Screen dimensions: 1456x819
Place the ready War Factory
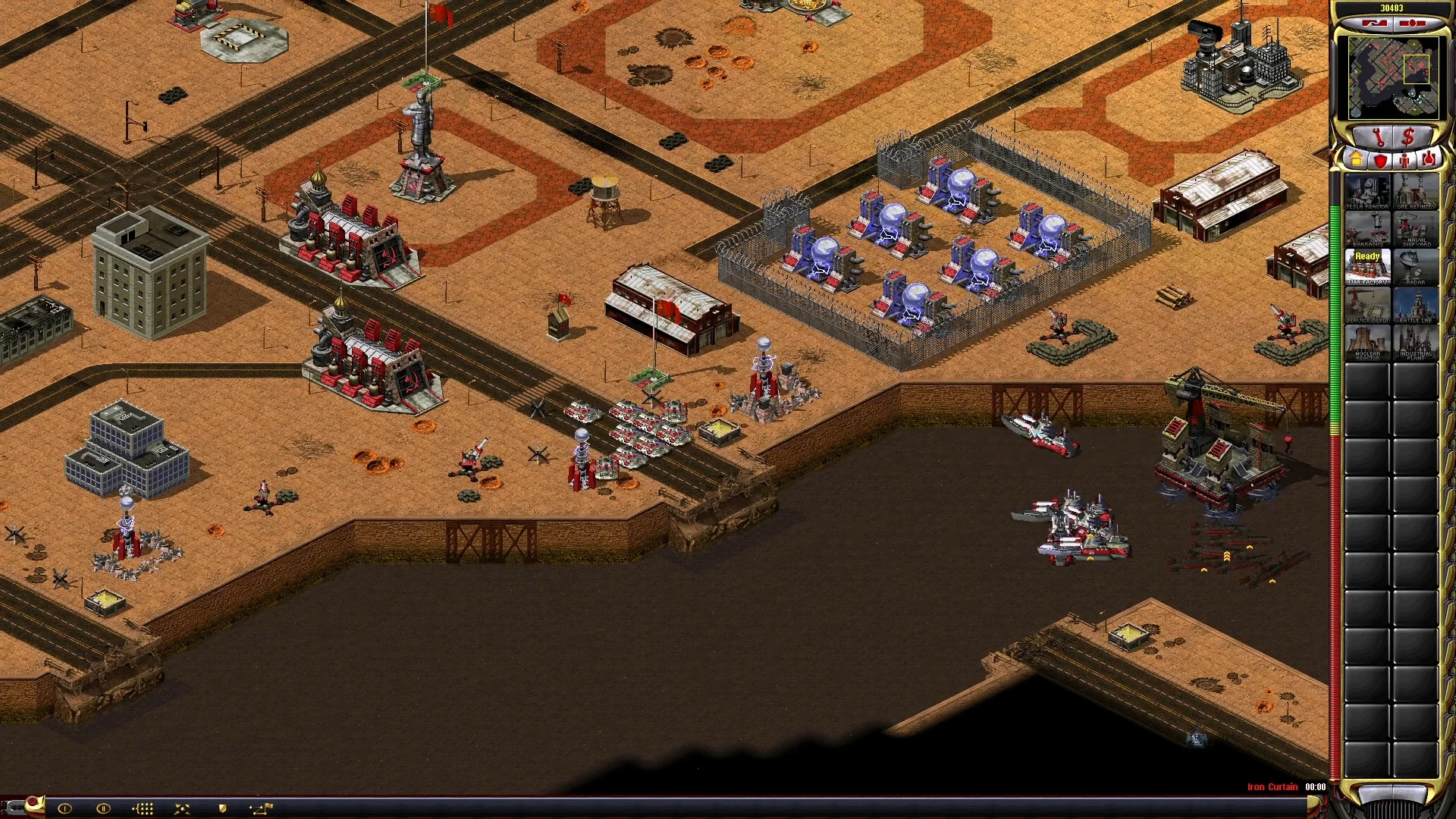(x=1367, y=268)
